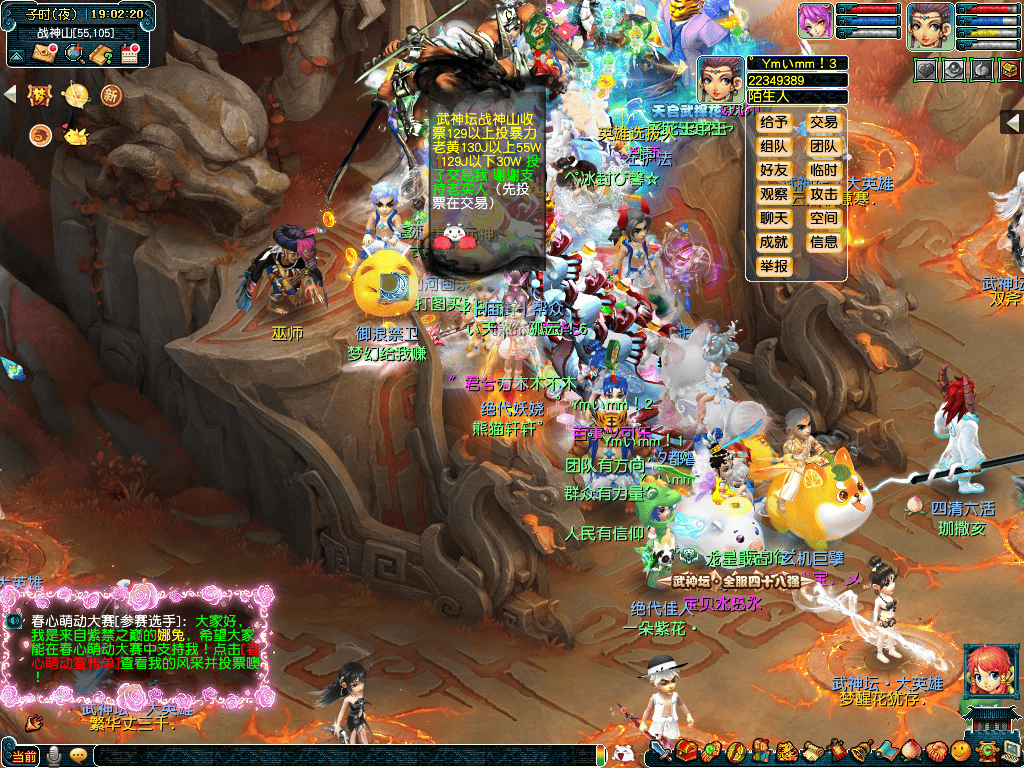The height and width of the screenshot is (768, 1024).
Task: View the player's 信息 info
Action: (824, 242)
